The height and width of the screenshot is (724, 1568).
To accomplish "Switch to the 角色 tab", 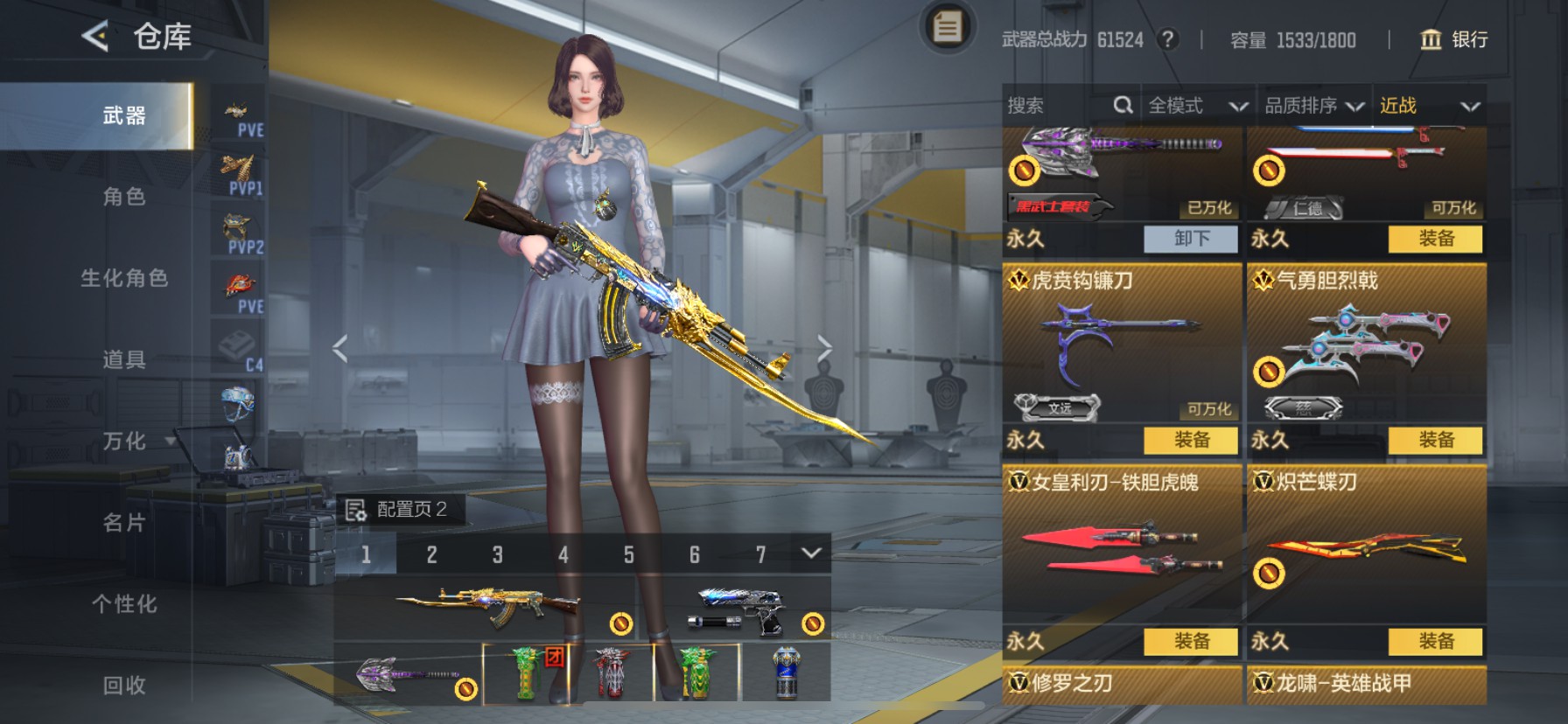I will pos(123,198).
